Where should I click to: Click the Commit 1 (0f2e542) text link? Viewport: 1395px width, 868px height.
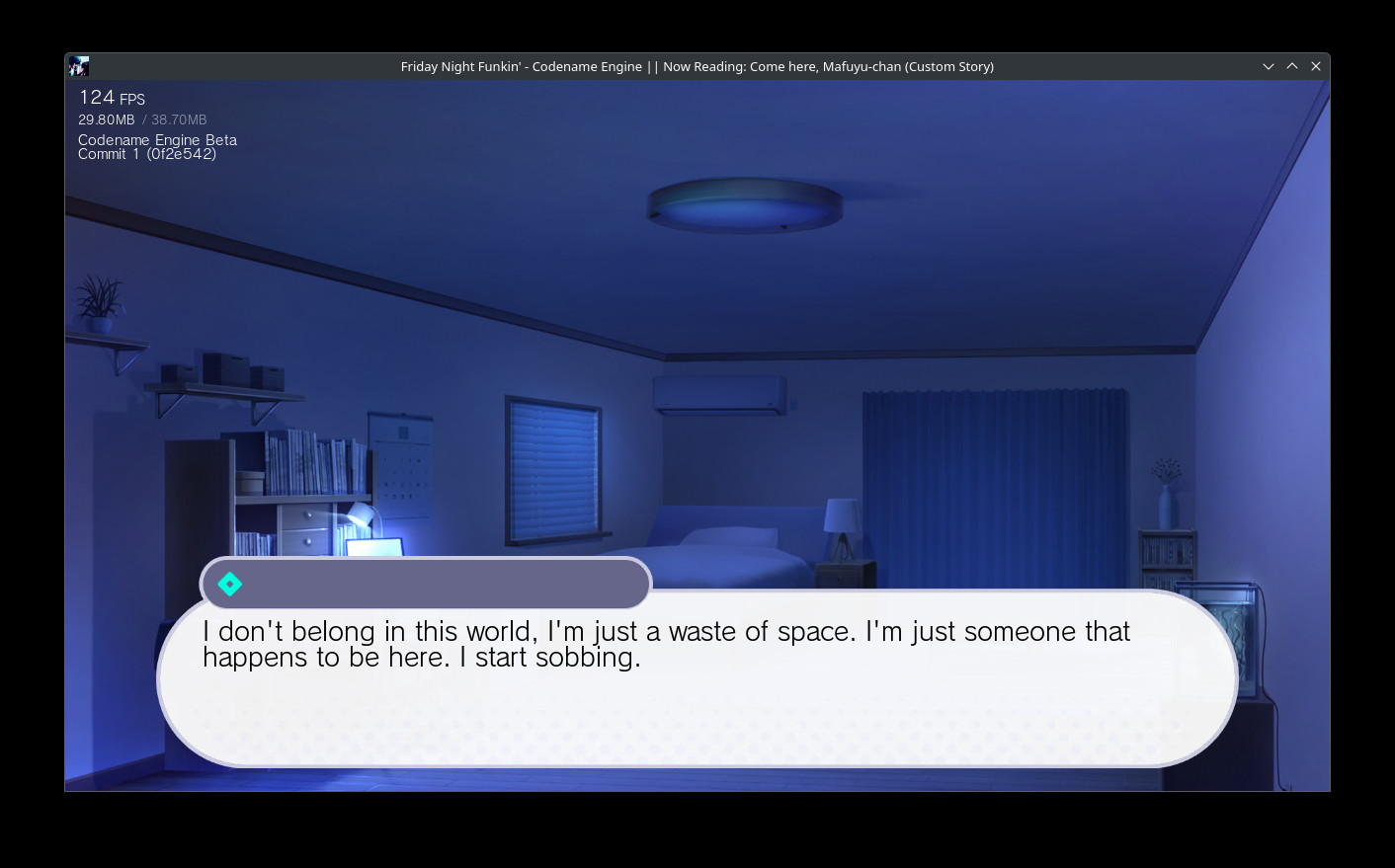[x=147, y=153]
